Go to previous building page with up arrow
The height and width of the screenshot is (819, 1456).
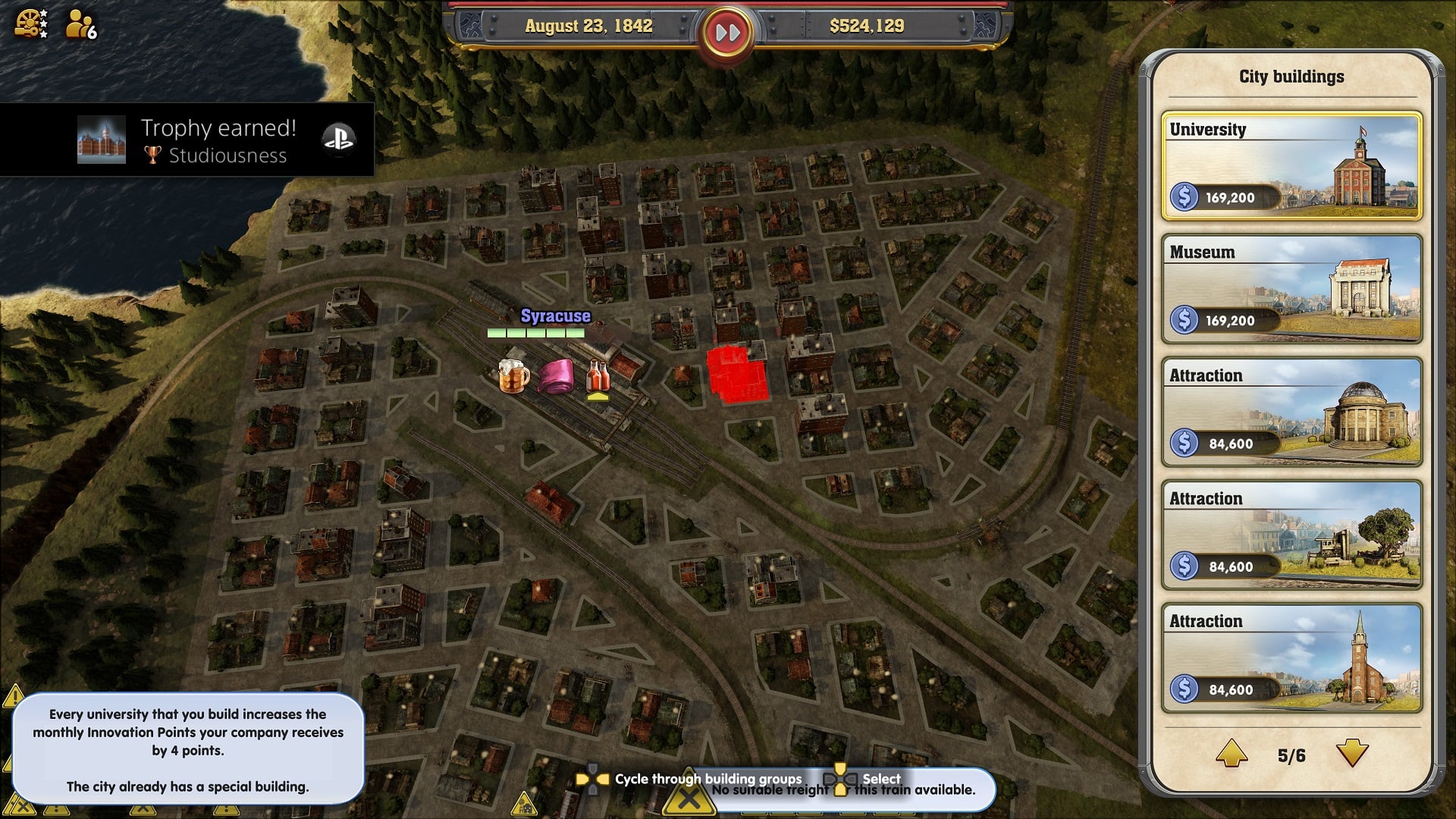[1232, 754]
